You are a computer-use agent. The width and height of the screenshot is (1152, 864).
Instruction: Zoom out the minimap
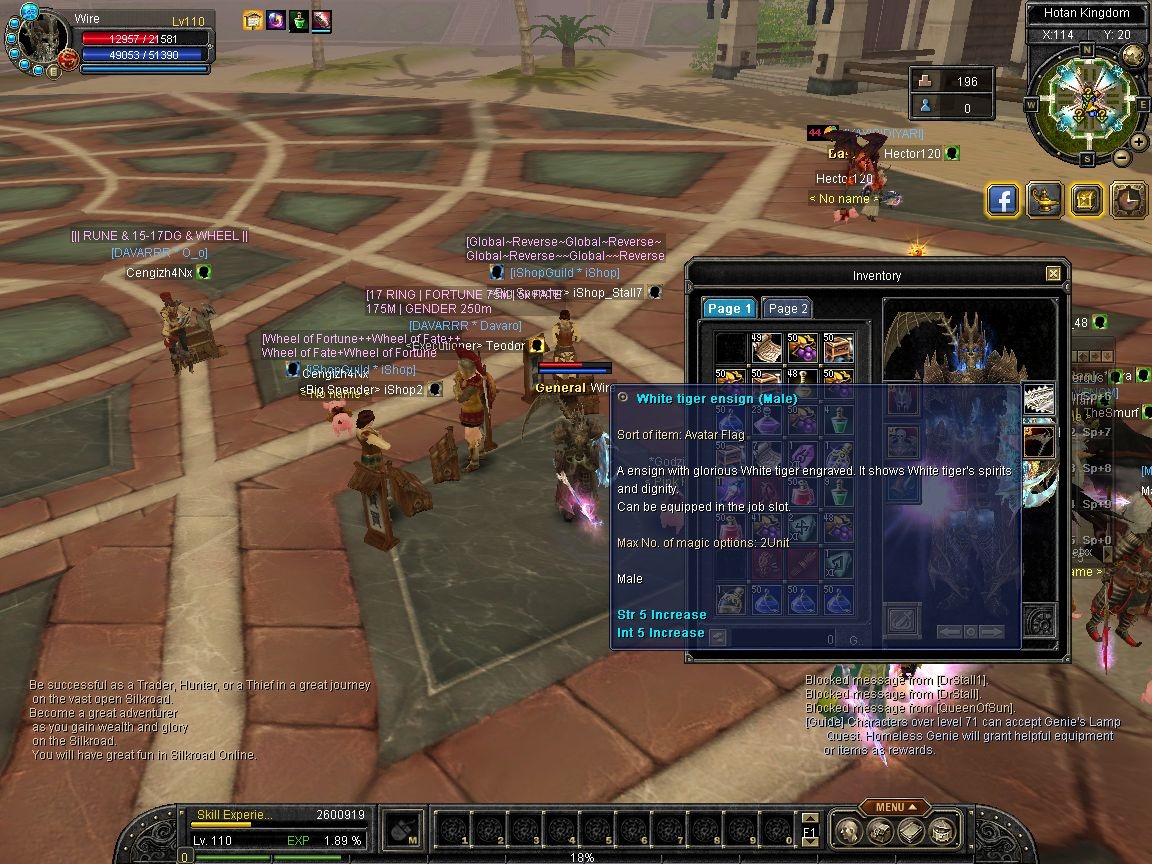(x=1122, y=158)
